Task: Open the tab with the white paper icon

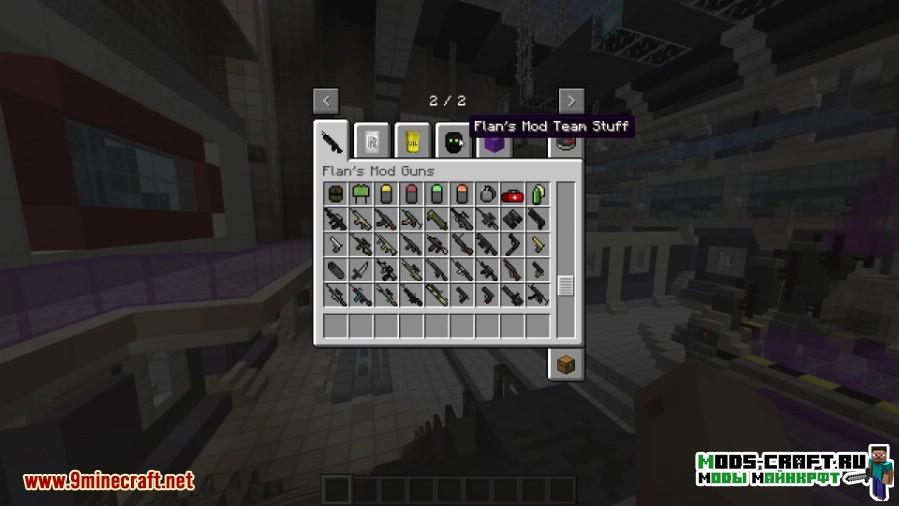Action: pos(372,140)
